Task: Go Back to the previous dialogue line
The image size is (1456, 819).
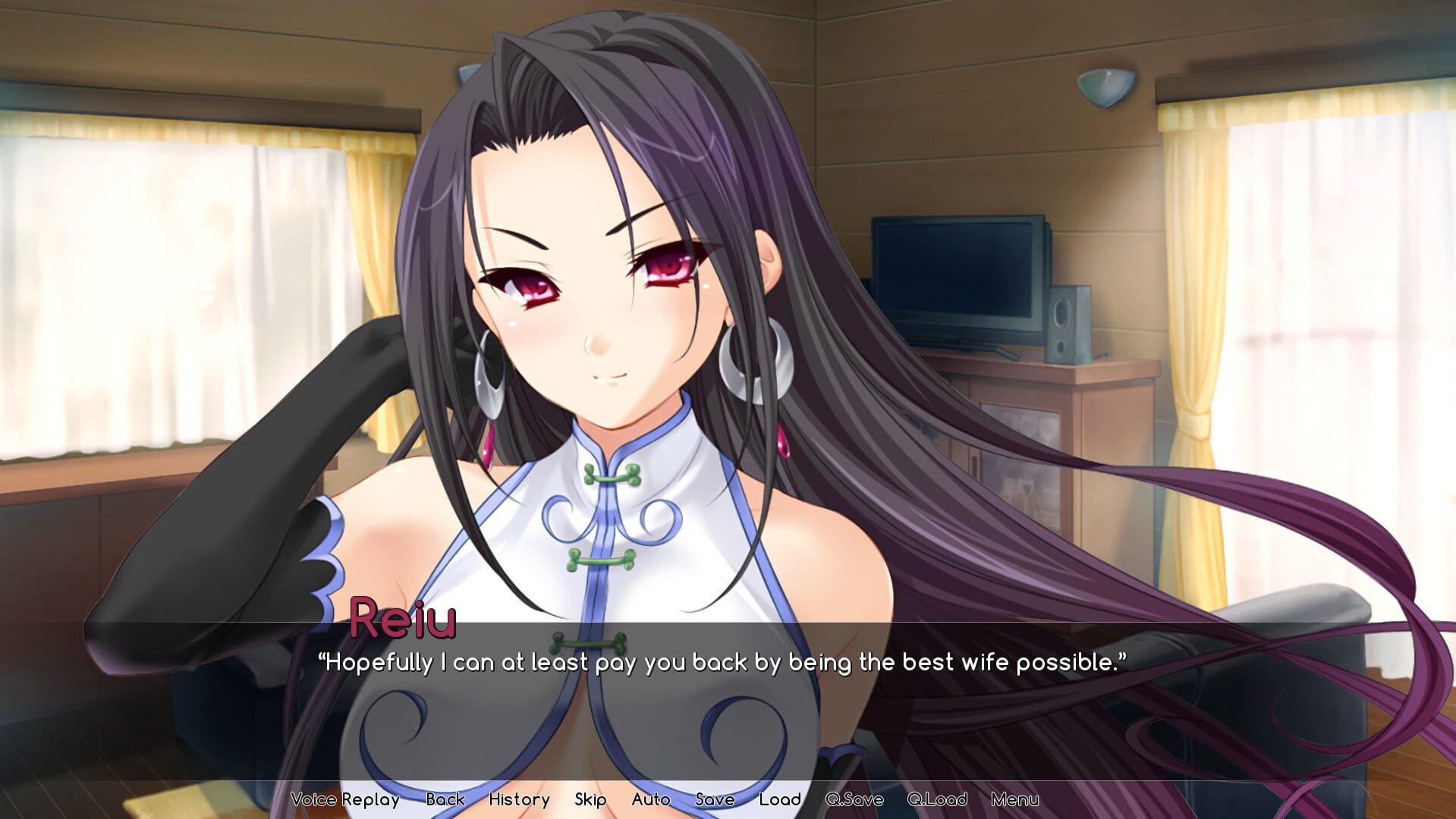Action: point(446,799)
